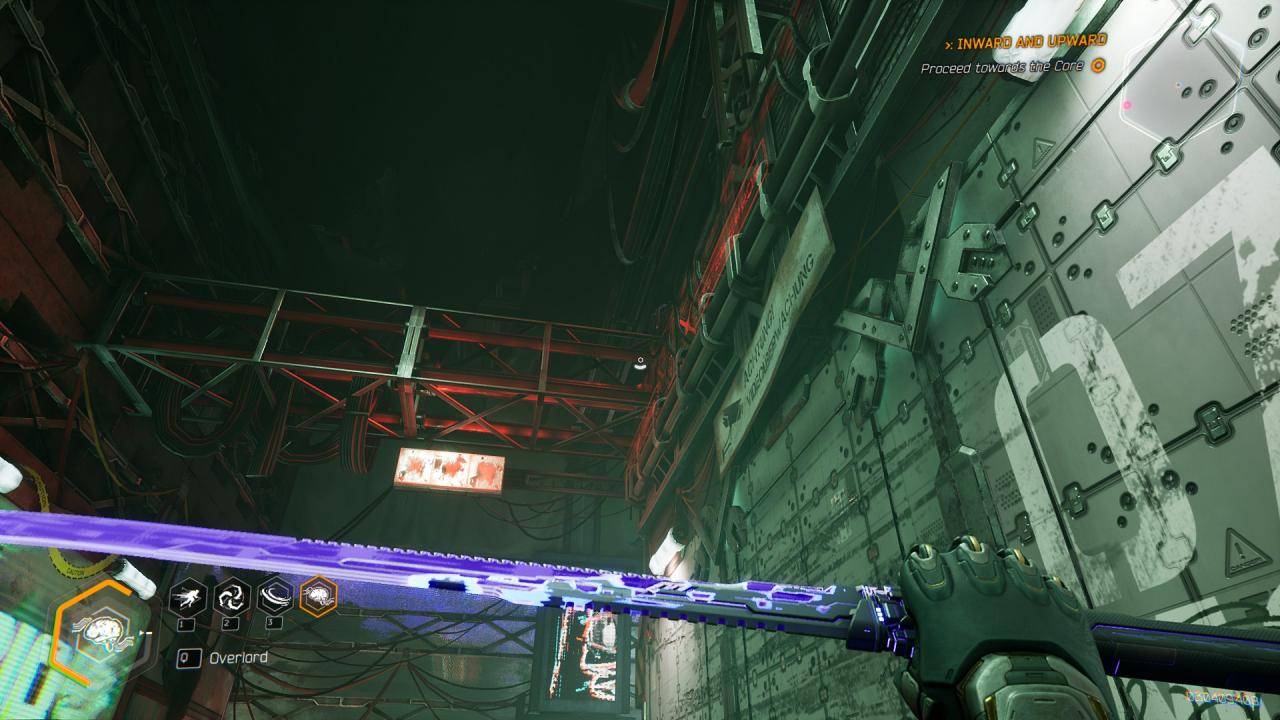This screenshot has height=720, width=1280.
Task: Choose the Tempest swirl ability icon
Action: pyautogui.click(x=232, y=596)
